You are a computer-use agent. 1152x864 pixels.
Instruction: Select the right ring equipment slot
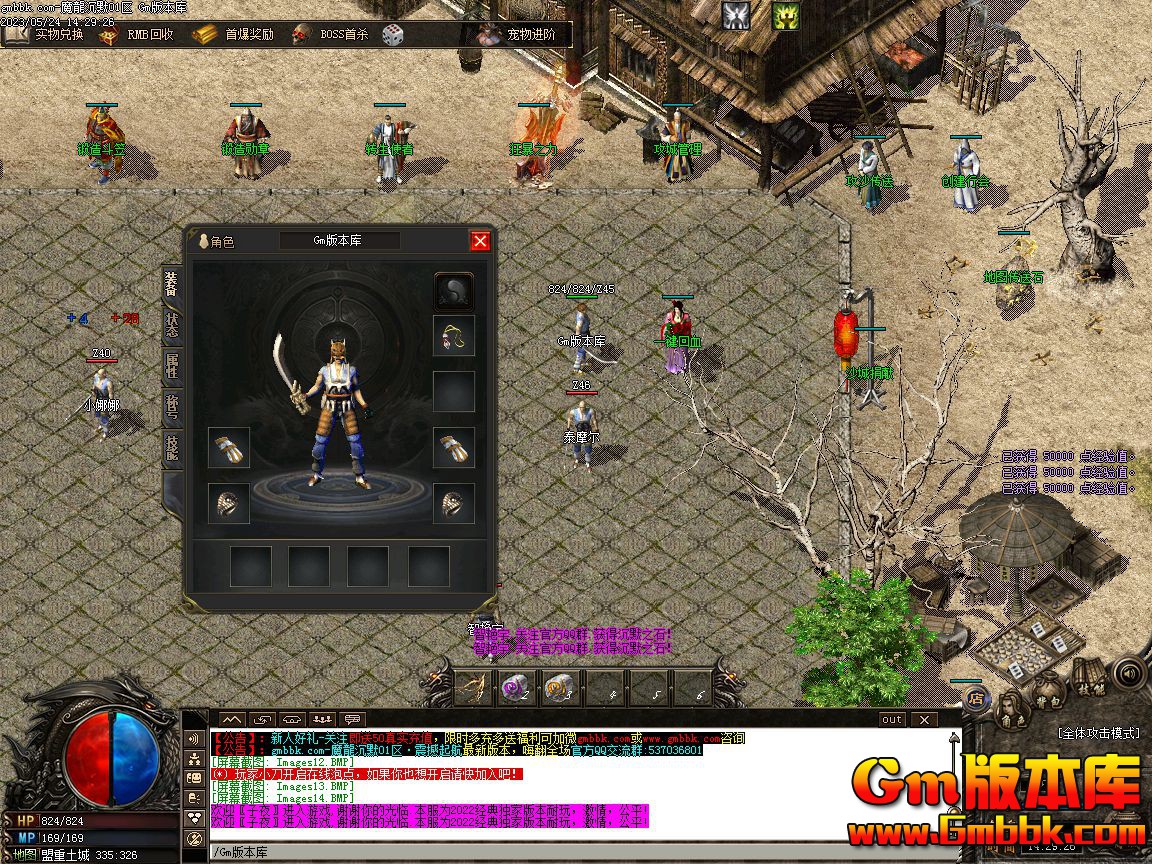point(454,503)
